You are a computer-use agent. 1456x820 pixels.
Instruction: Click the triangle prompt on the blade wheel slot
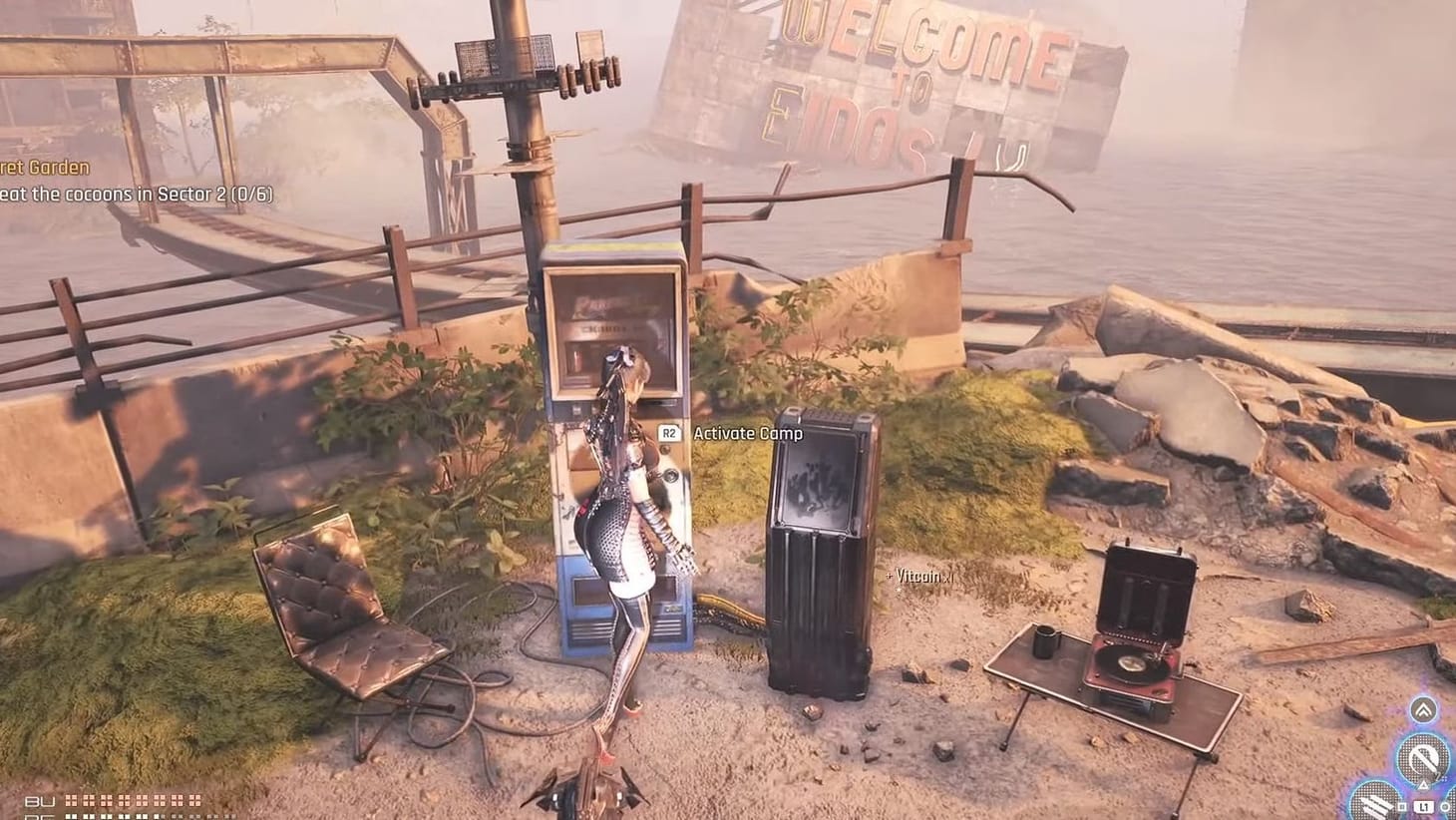pos(1423,785)
